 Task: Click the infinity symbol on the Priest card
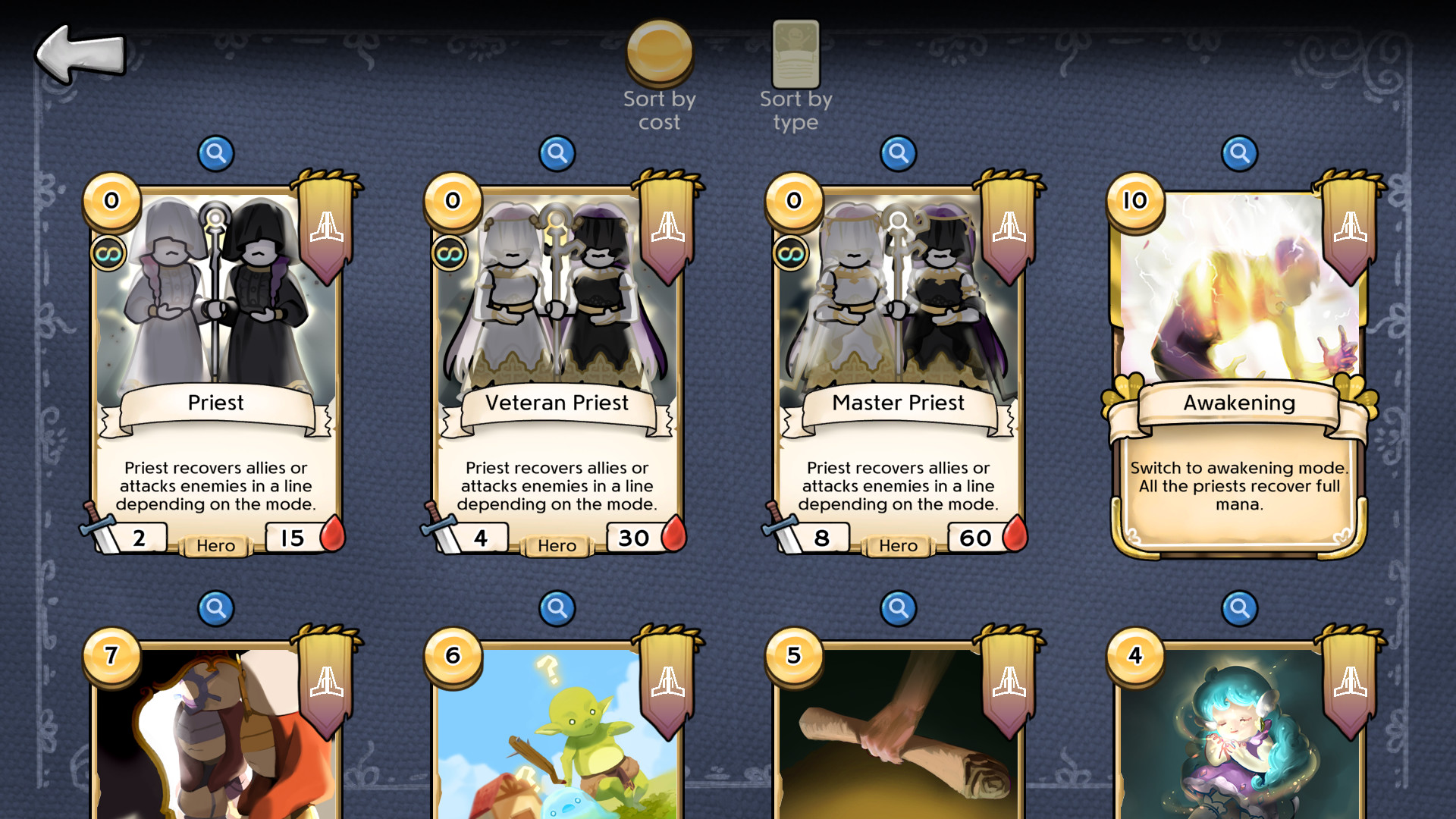click(108, 253)
